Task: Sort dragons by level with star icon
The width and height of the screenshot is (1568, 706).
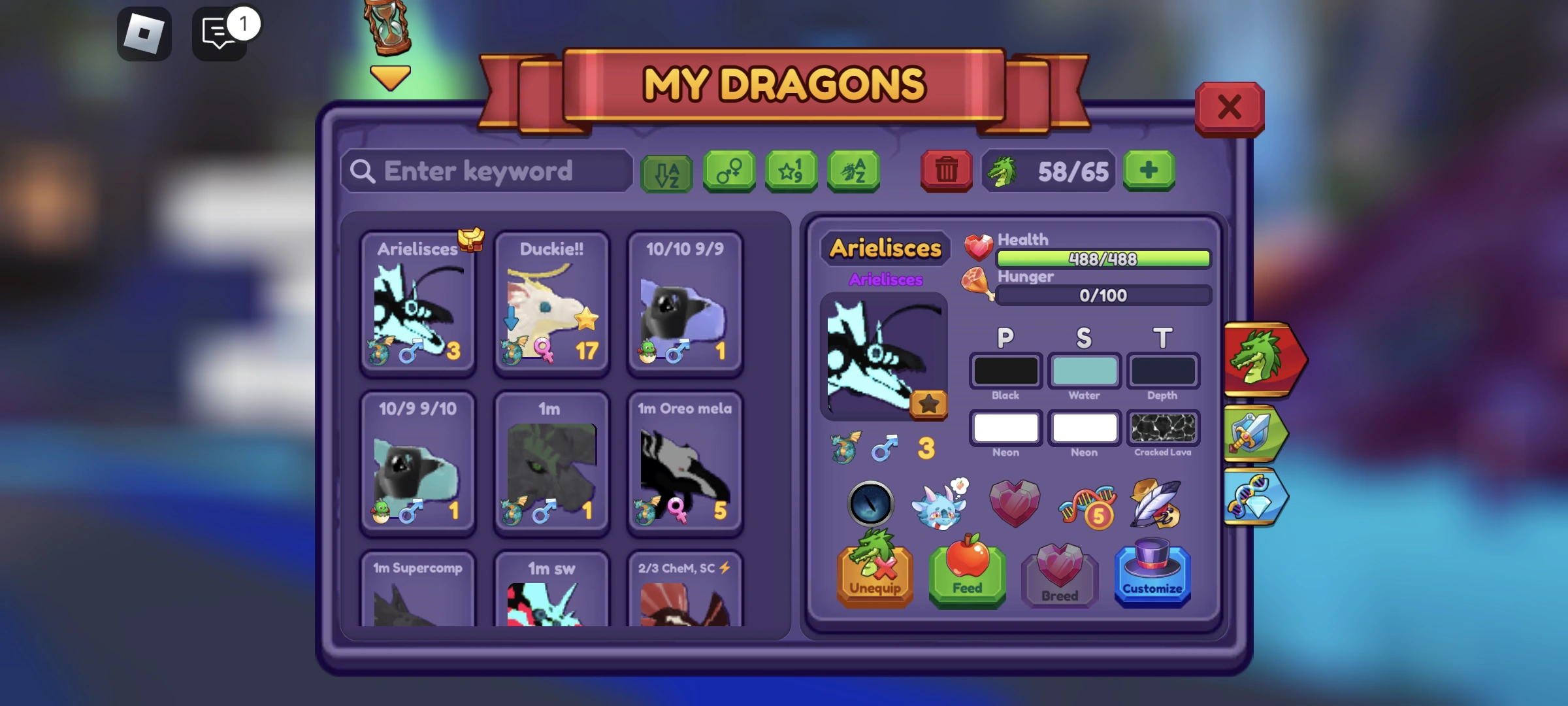Action: 791,171
